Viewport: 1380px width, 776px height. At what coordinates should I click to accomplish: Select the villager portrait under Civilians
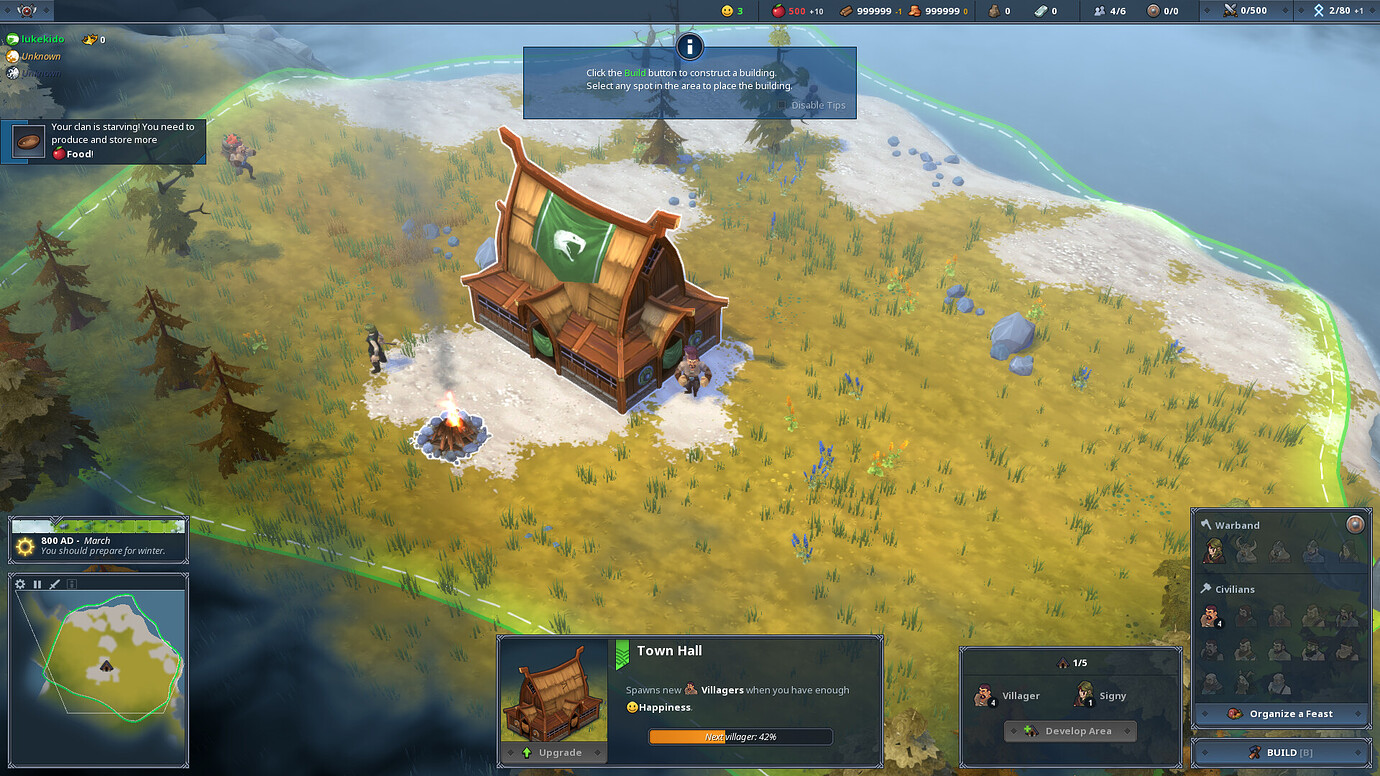tap(1211, 616)
